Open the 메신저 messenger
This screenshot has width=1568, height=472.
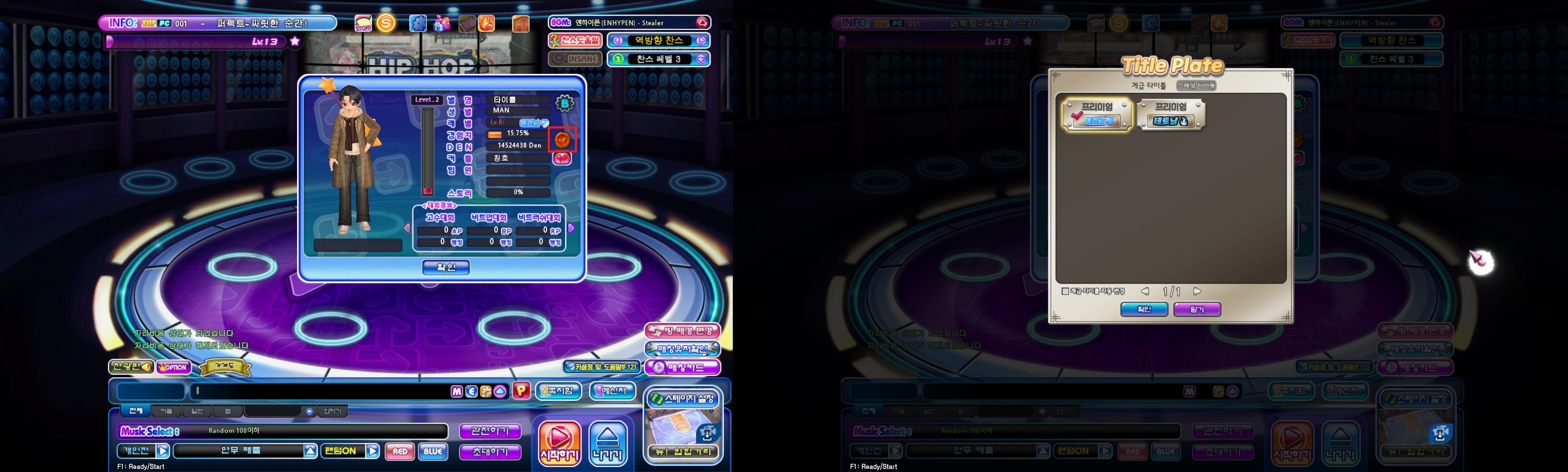pos(612,391)
